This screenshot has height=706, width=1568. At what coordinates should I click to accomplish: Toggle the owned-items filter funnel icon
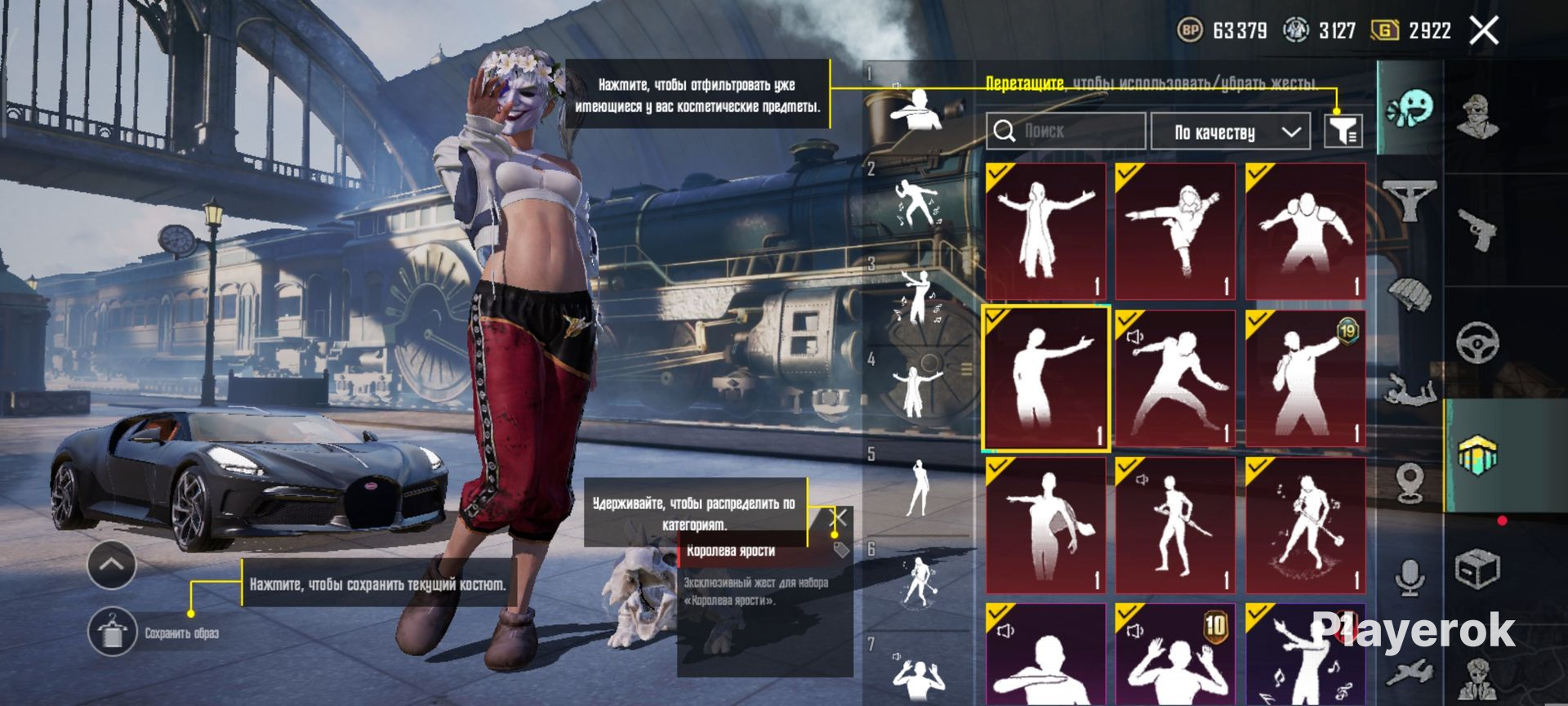click(1343, 131)
